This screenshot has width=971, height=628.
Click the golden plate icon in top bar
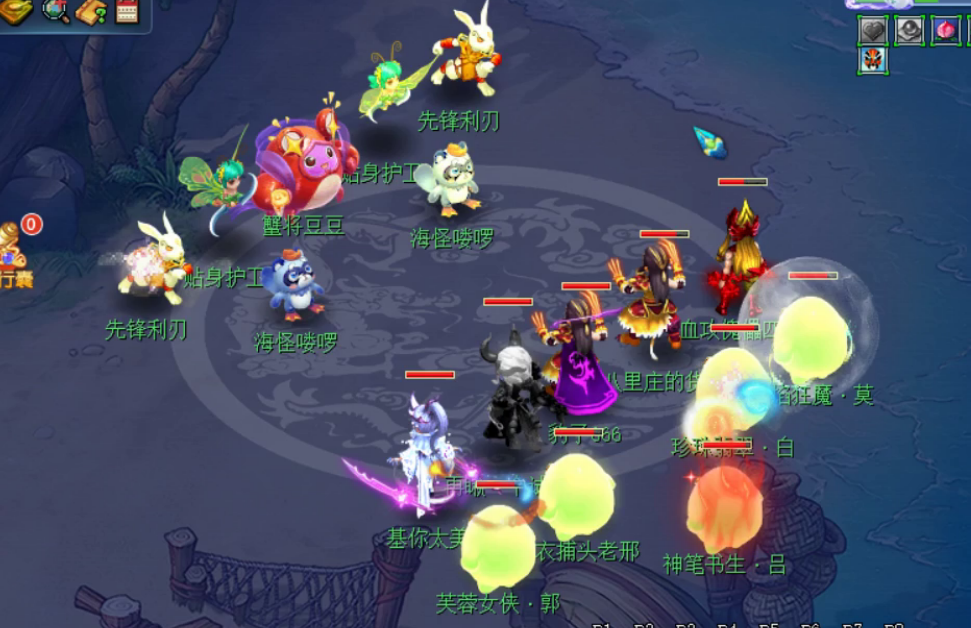[x=17, y=10]
